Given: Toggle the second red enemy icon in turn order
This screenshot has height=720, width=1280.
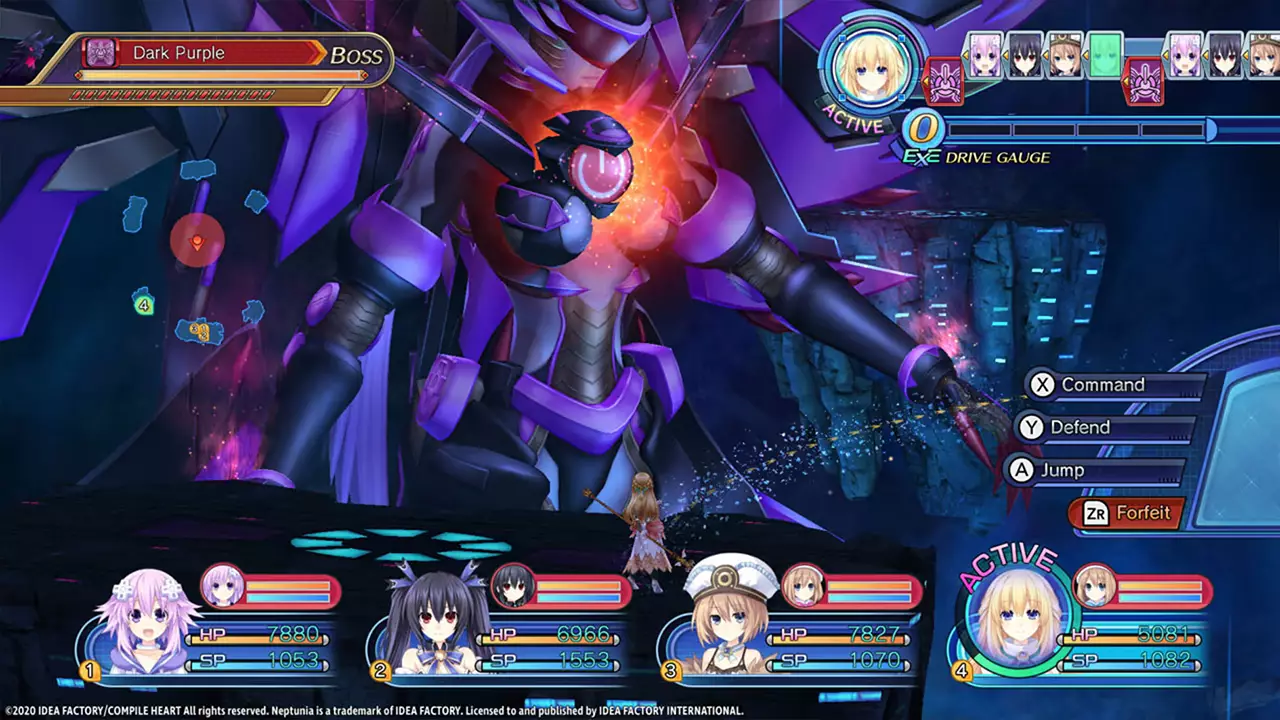Looking at the screenshot, I should 1143,84.
